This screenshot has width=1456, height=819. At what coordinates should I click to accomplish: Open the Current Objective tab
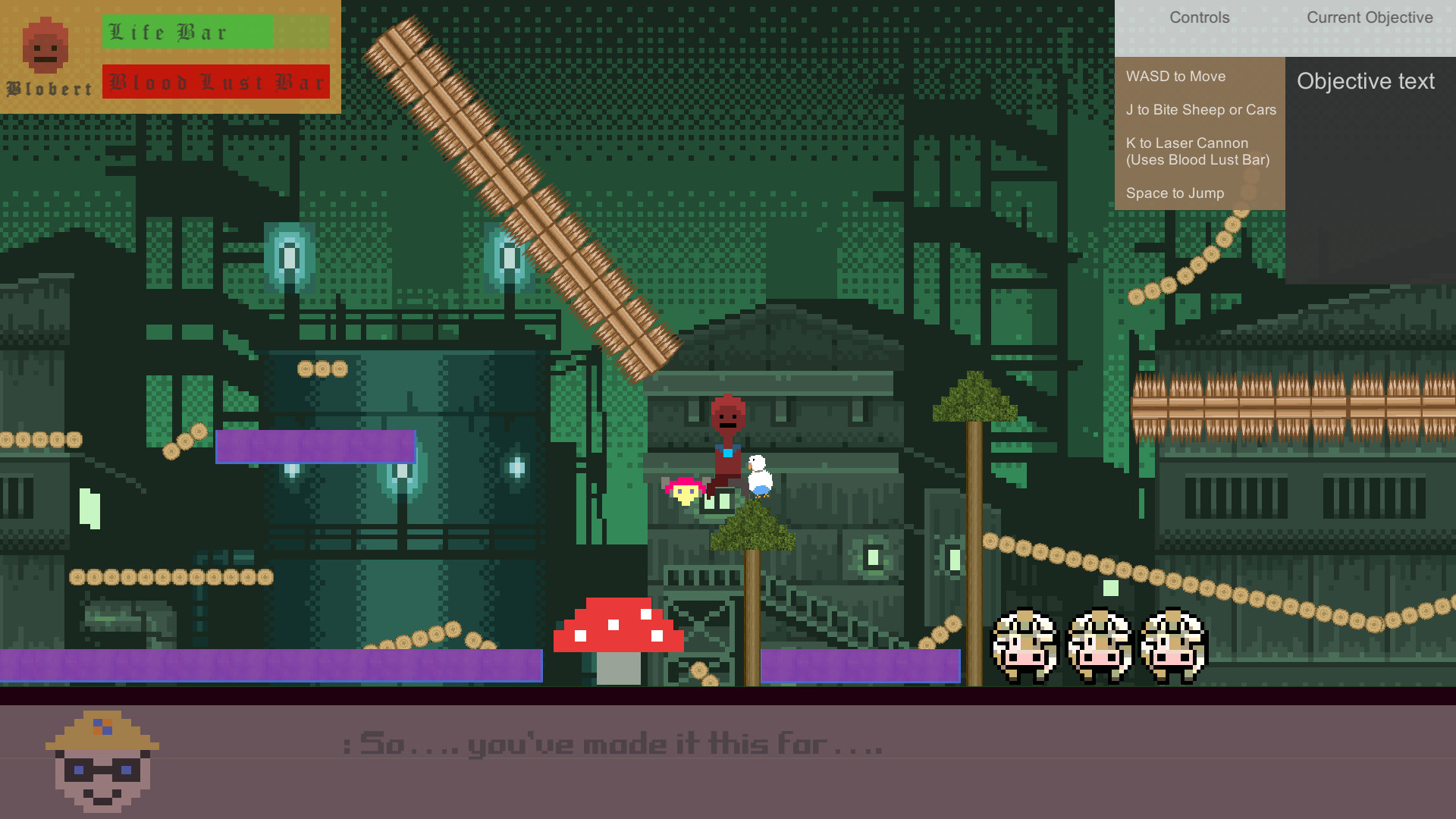(1370, 17)
